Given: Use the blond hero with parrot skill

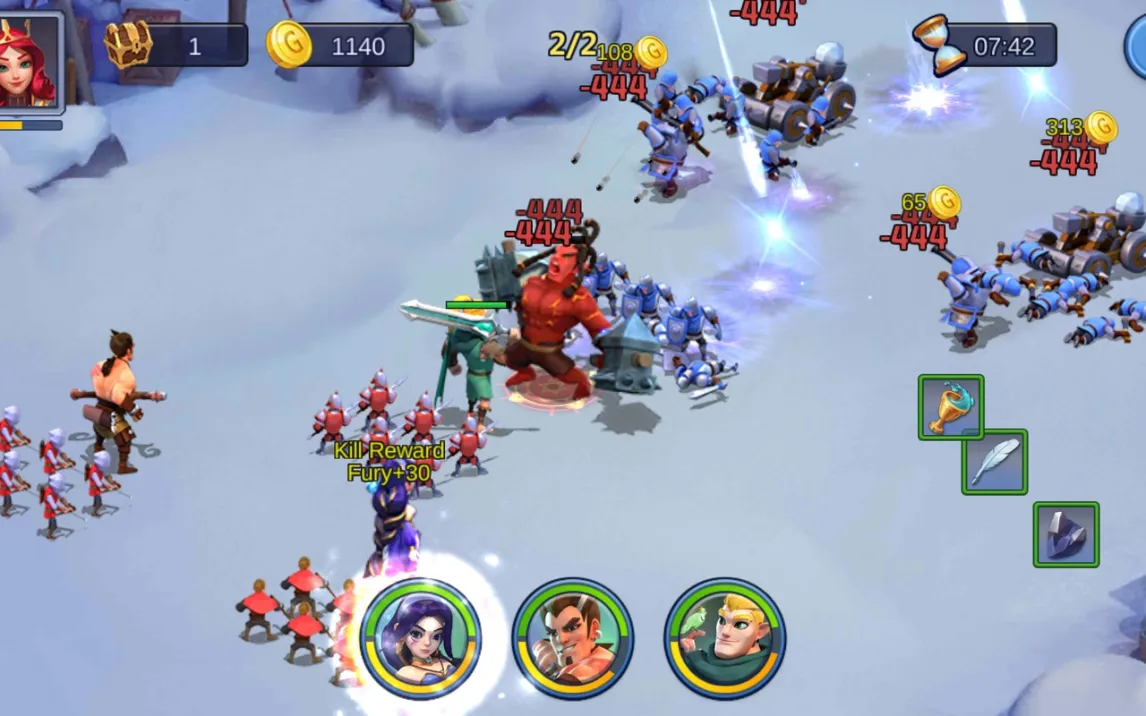Looking at the screenshot, I should [725, 637].
